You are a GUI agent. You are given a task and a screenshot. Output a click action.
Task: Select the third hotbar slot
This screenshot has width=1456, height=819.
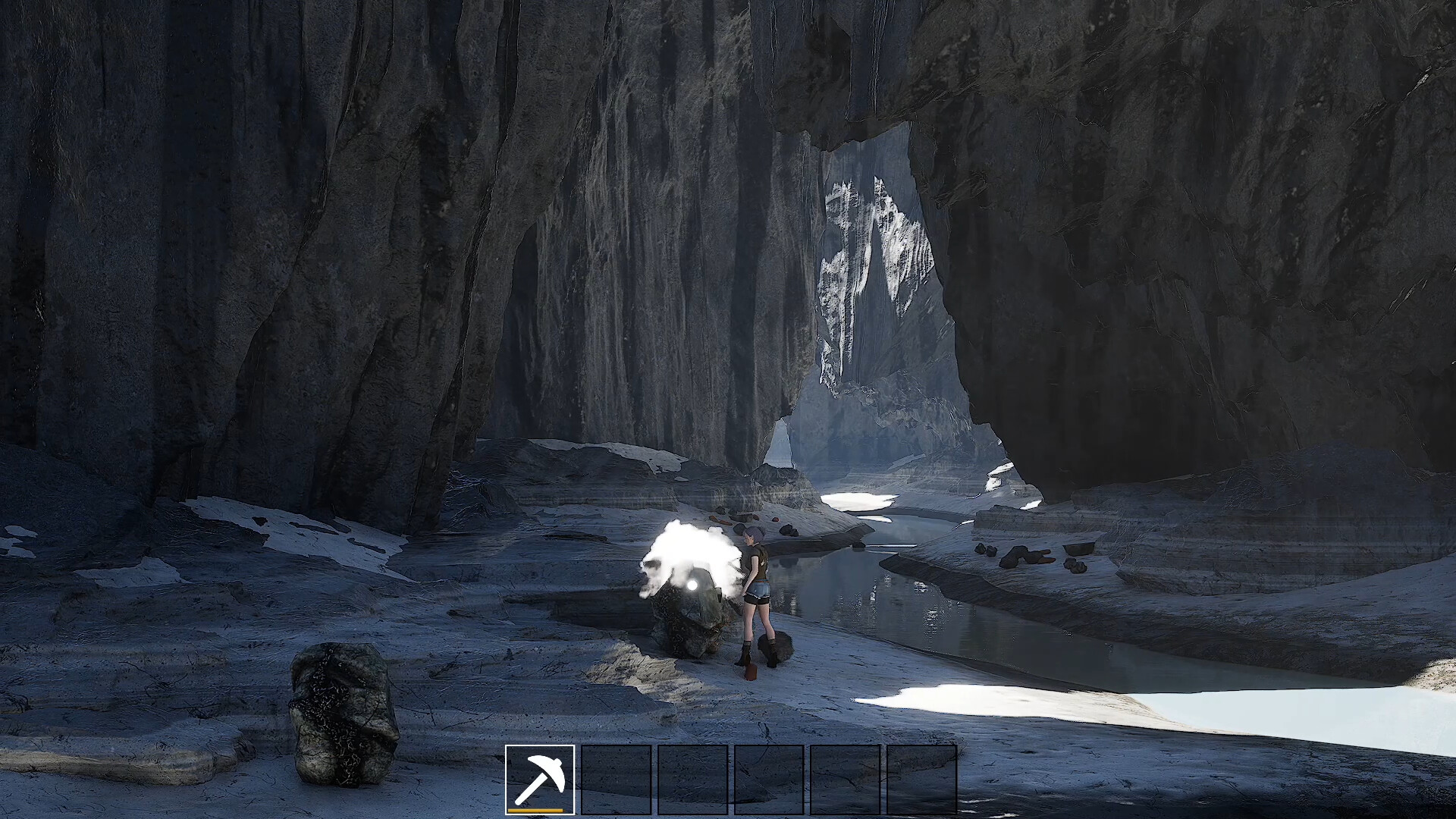click(x=692, y=780)
